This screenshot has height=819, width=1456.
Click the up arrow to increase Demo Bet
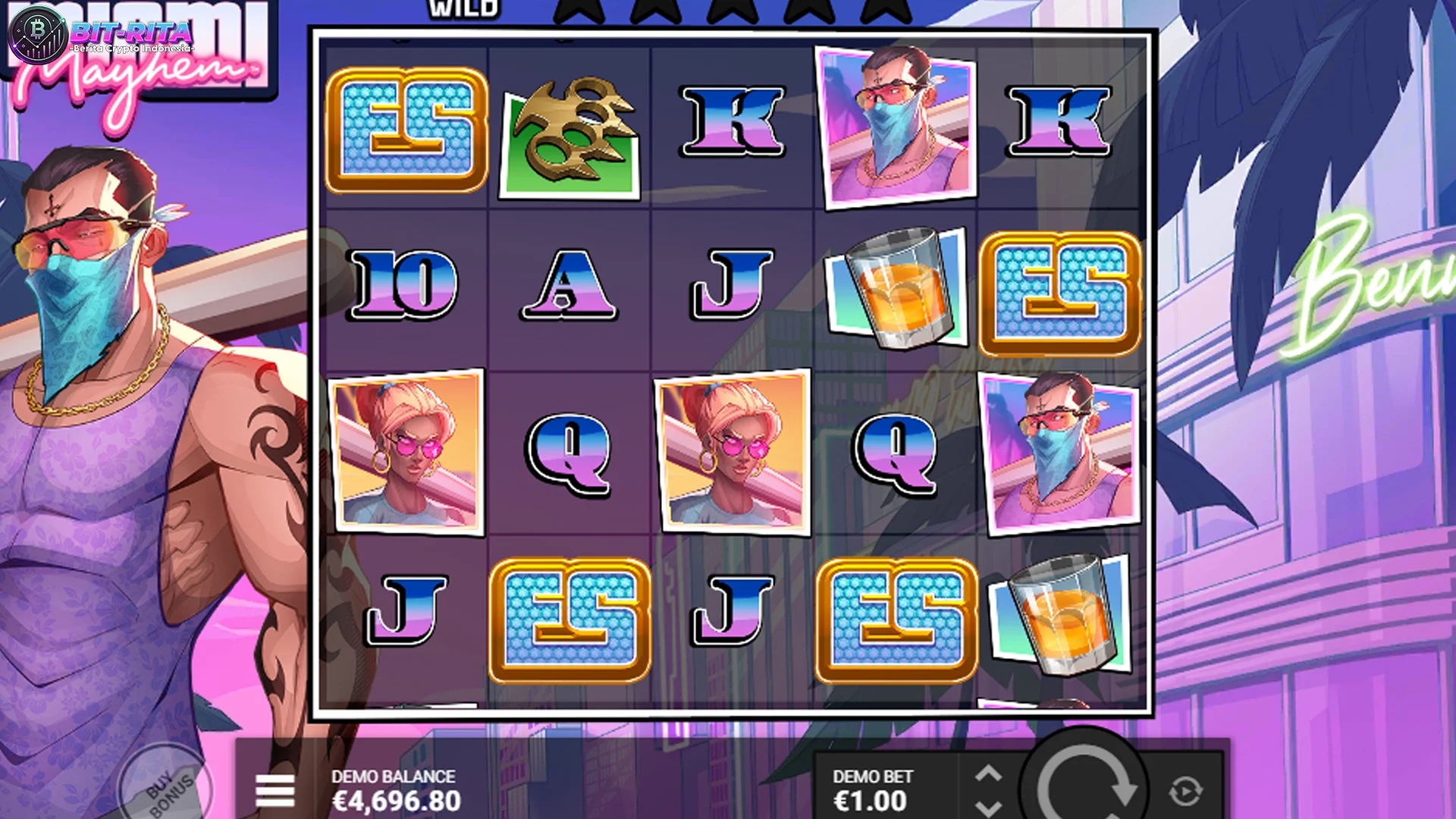pyautogui.click(x=990, y=773)
